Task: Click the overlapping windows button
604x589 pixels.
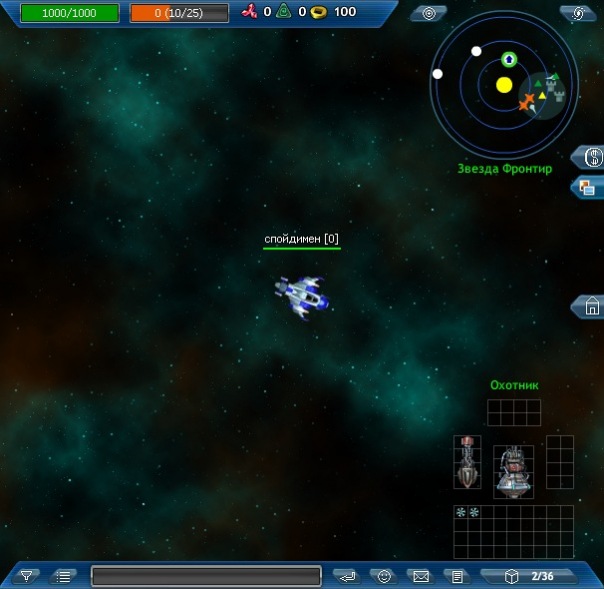Action: click(x=589, y=187)
